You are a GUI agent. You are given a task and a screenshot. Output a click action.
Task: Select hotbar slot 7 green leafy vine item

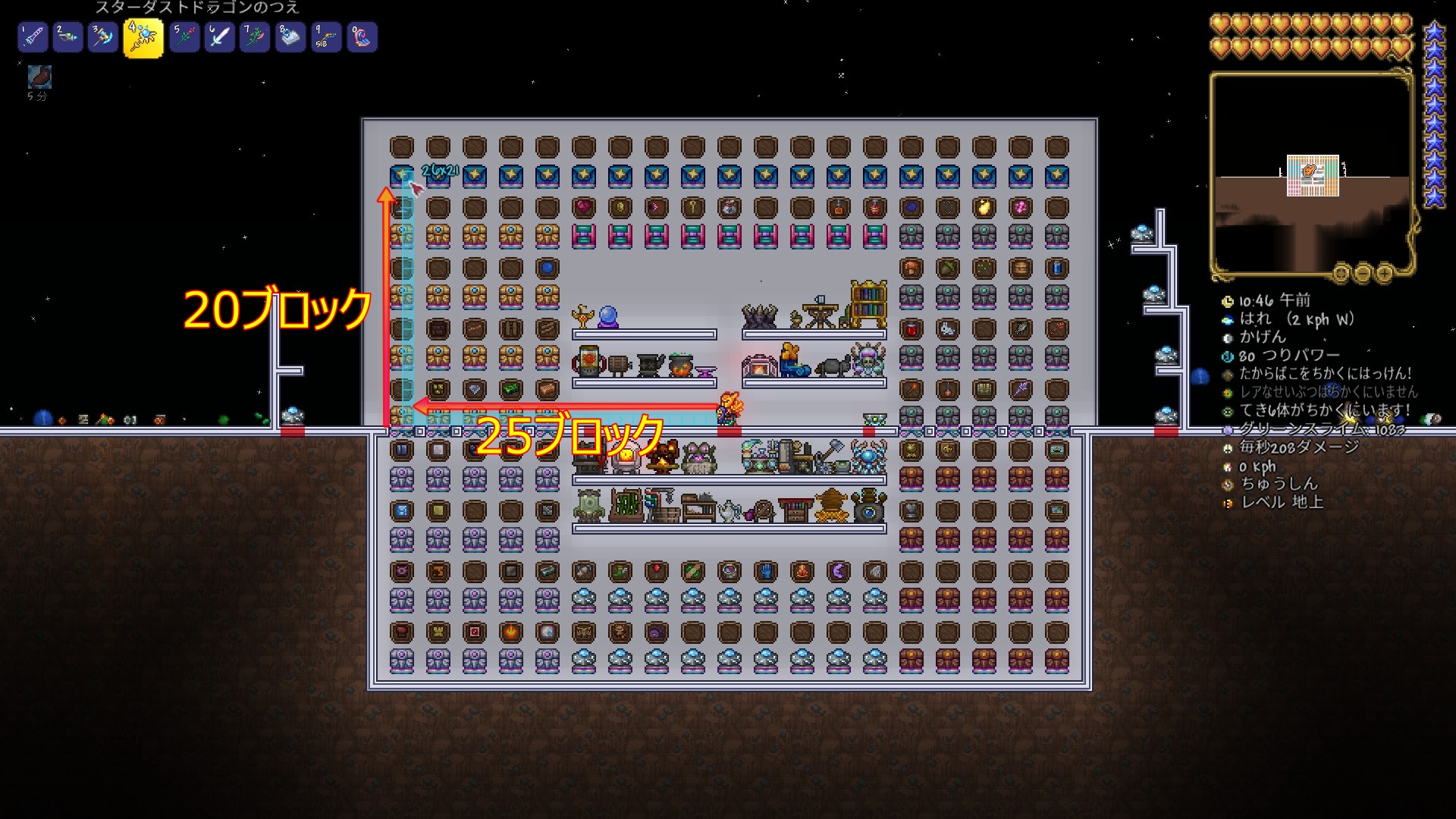[255, 37]
